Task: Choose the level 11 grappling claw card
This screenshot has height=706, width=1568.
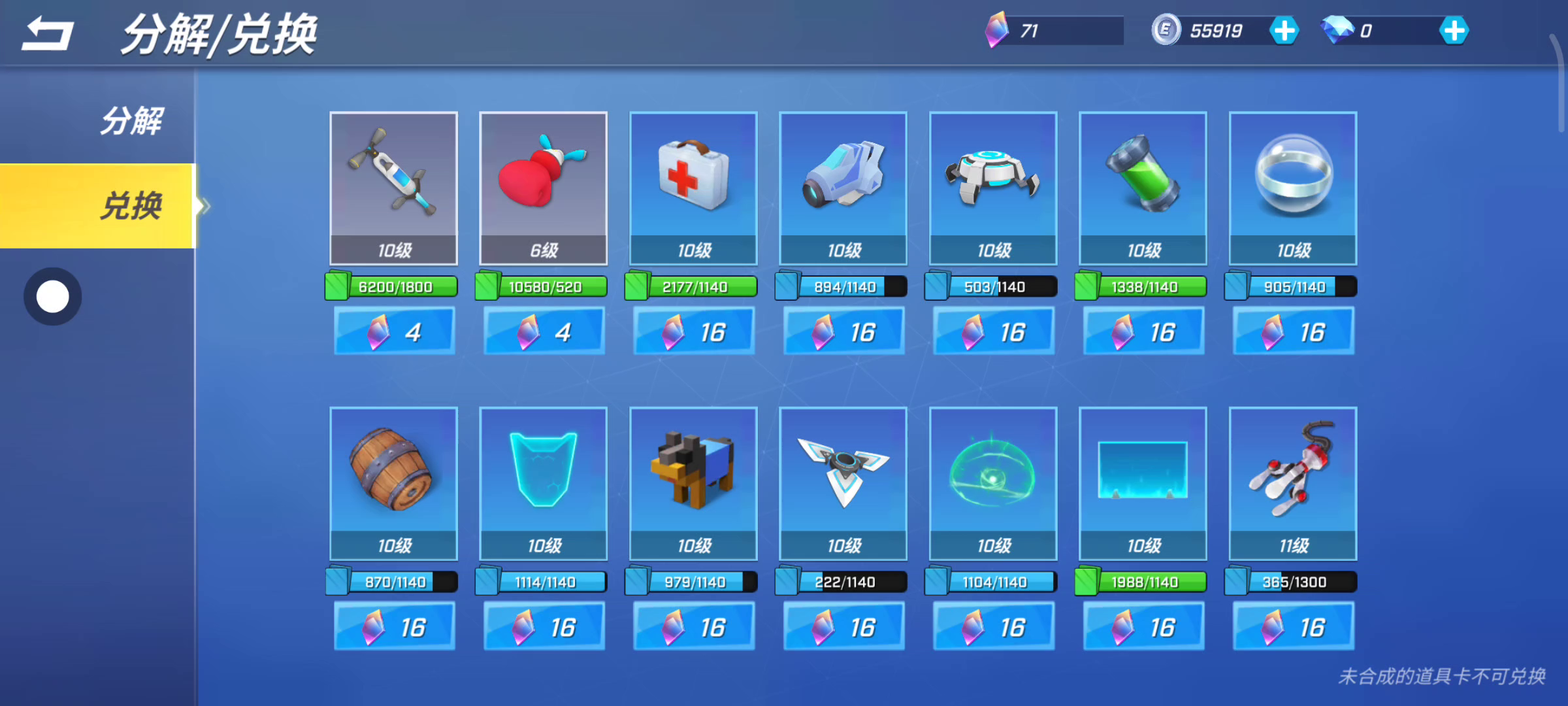Action: click(1293, 483)
